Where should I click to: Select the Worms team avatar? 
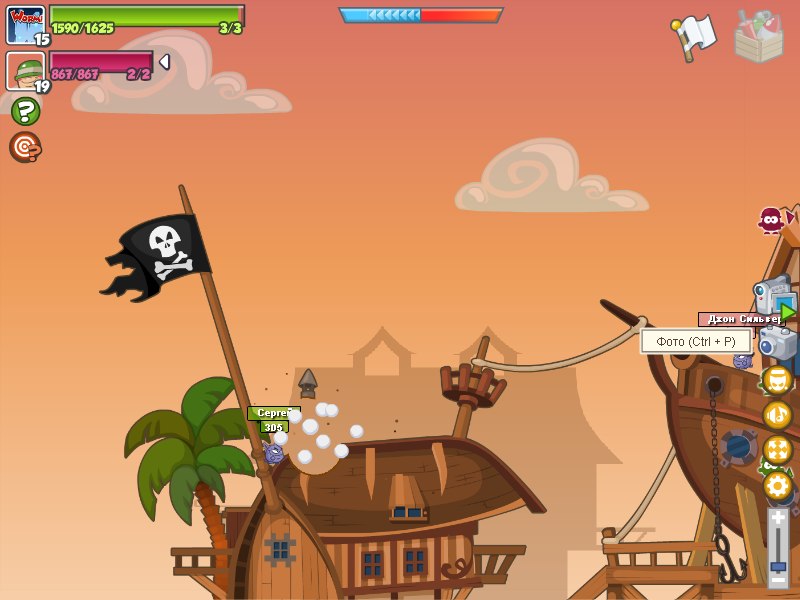[25, 24]
